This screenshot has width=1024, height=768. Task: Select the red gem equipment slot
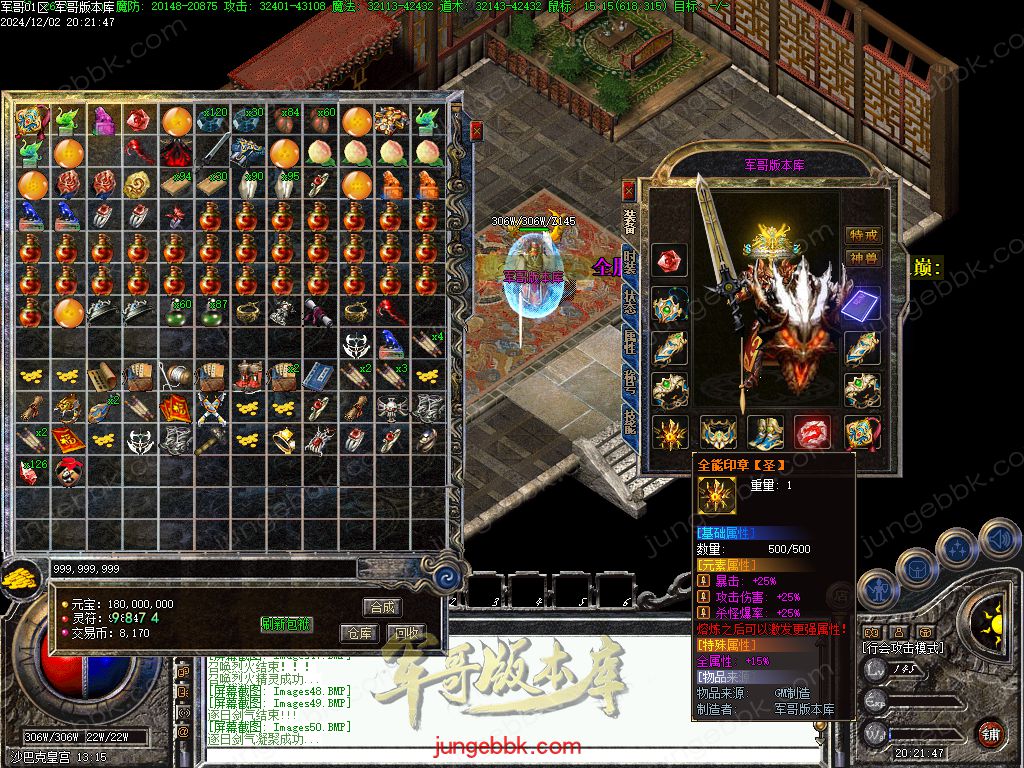coord(669,260)
